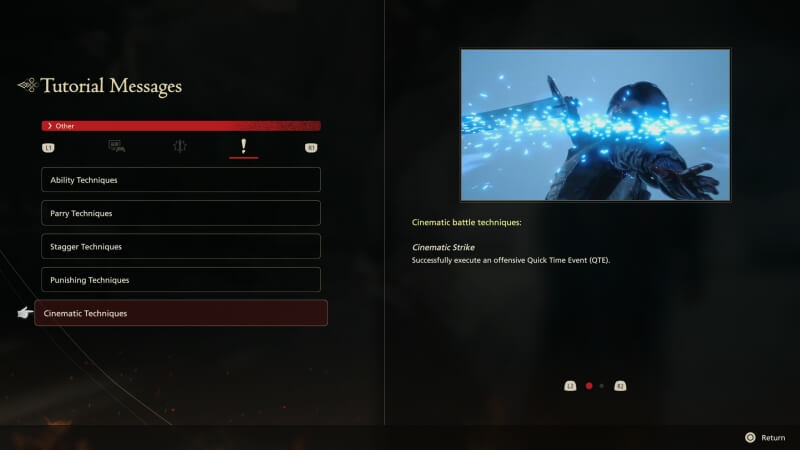Open the controller screen category tab
This screenshot has height=450, width=800.
pyautogui.click(x=116, y=147)
